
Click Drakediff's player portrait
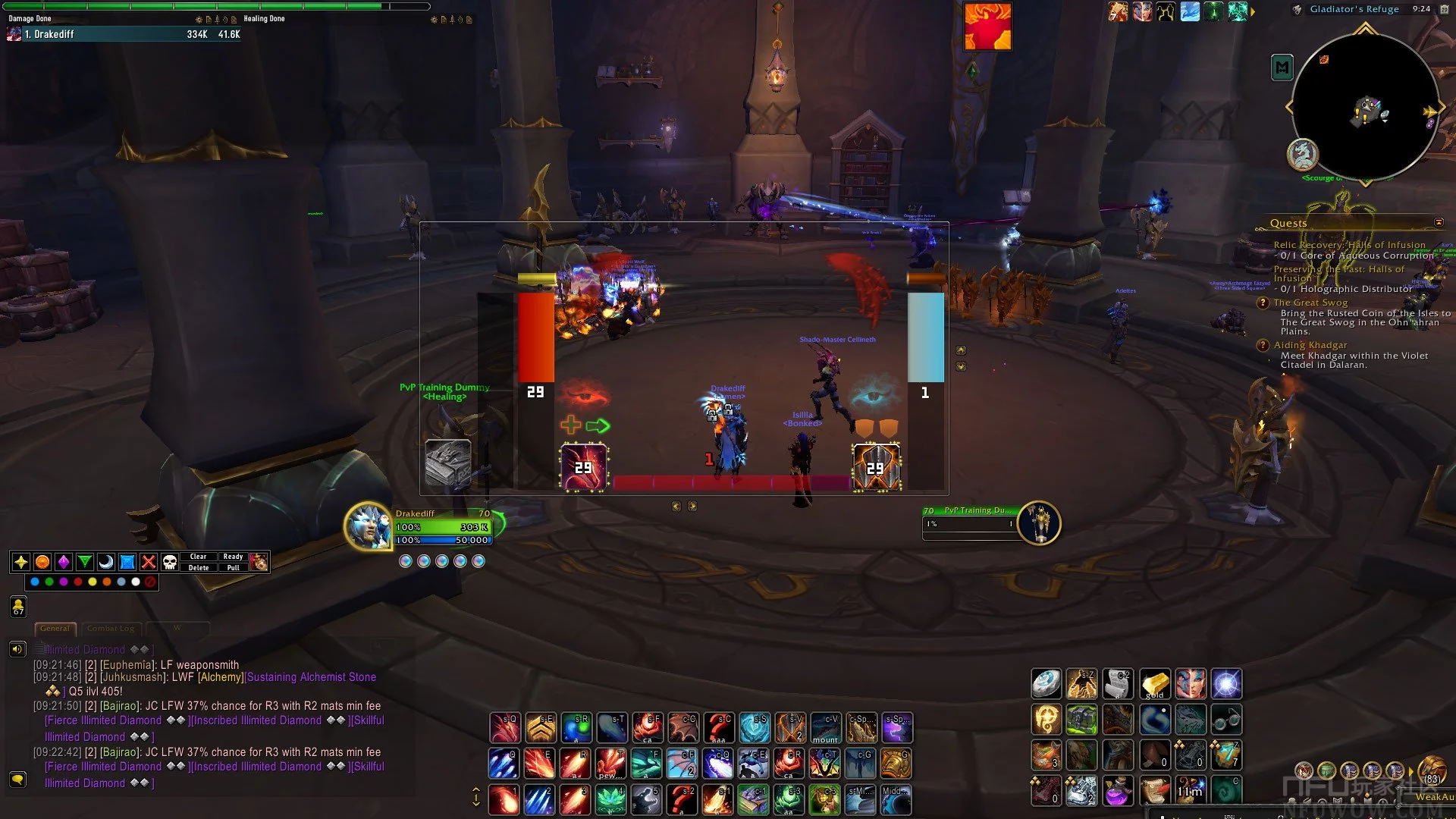point(369,526)
